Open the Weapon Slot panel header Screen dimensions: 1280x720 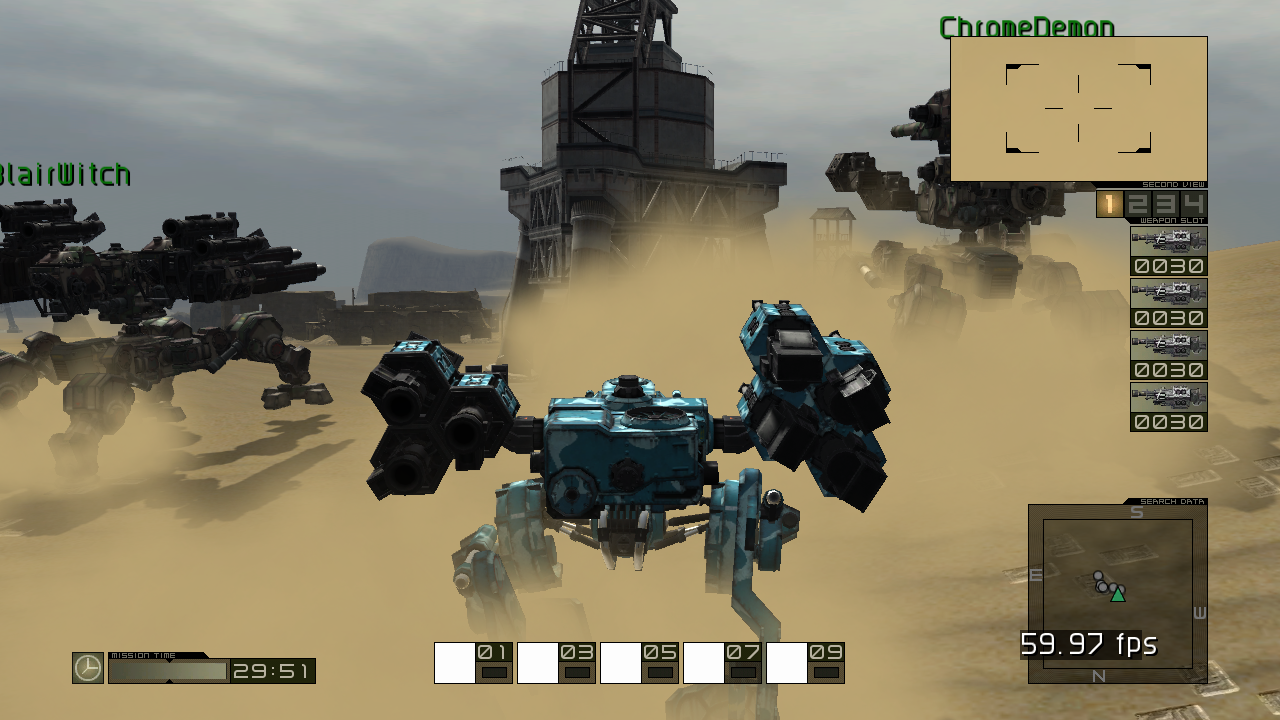(x=1170, y=222)
